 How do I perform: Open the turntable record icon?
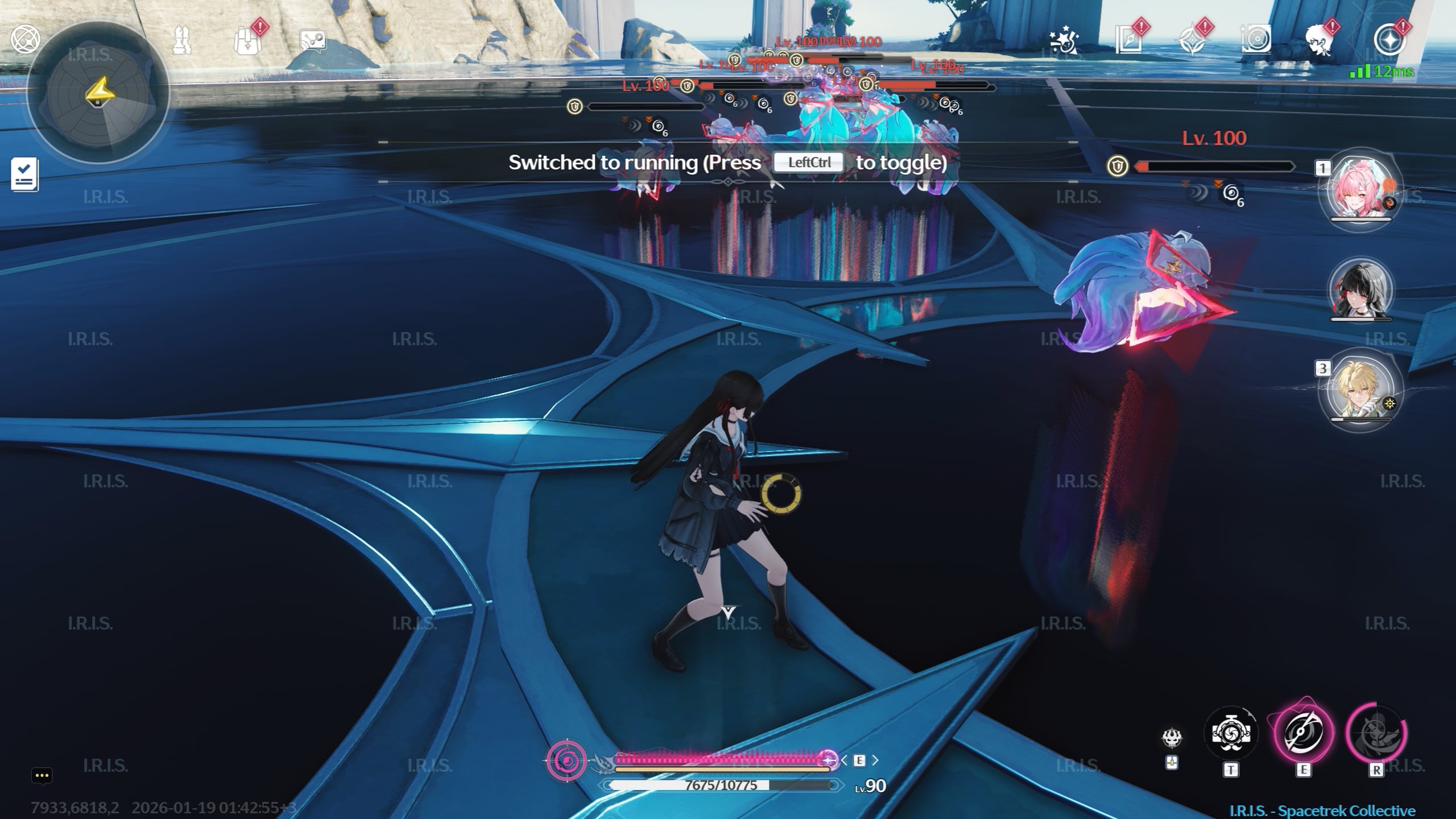click(x=1256, y=40)
